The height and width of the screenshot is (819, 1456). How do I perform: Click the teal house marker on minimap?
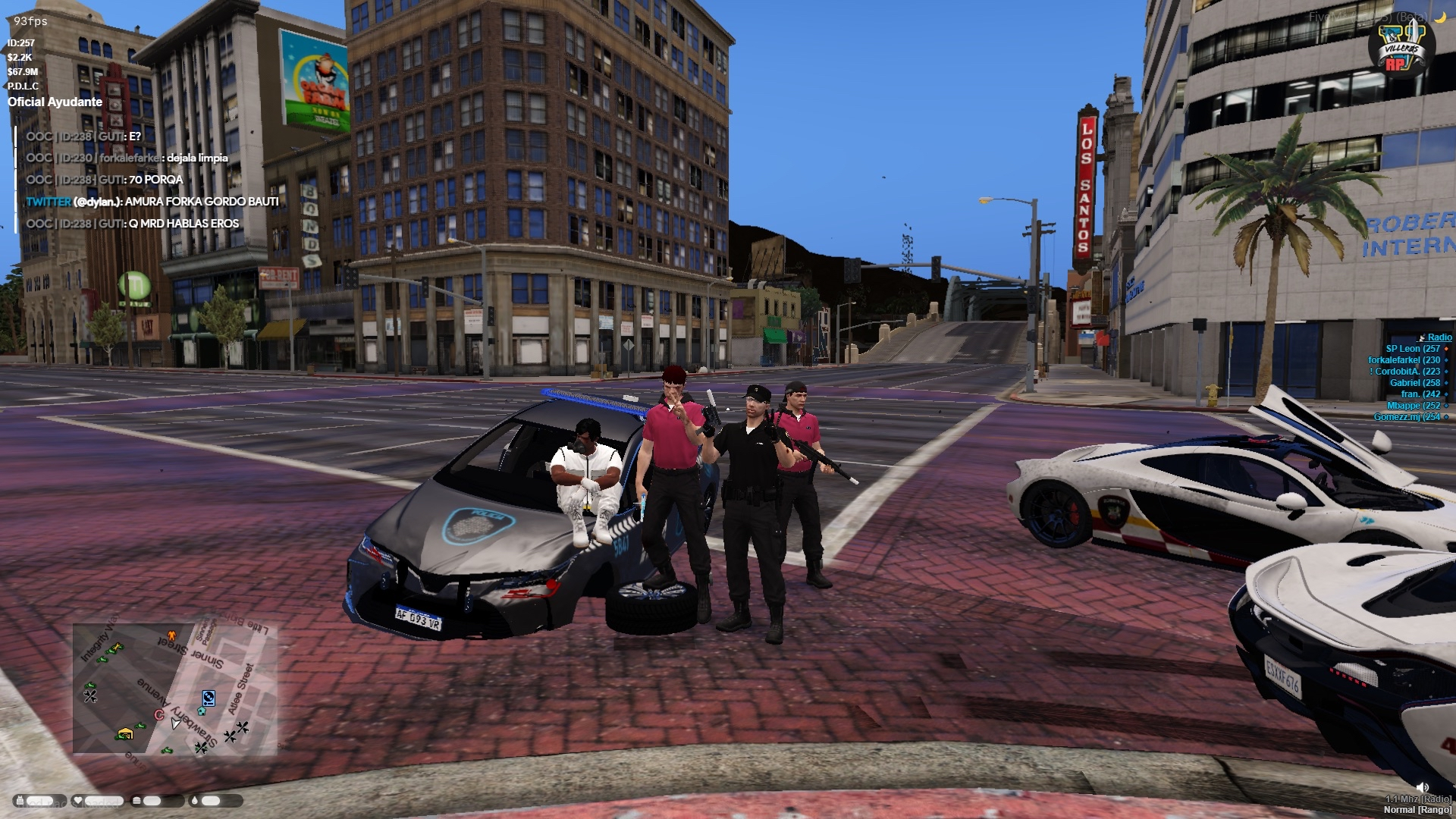pyautogui.click(x=201, y=711)
